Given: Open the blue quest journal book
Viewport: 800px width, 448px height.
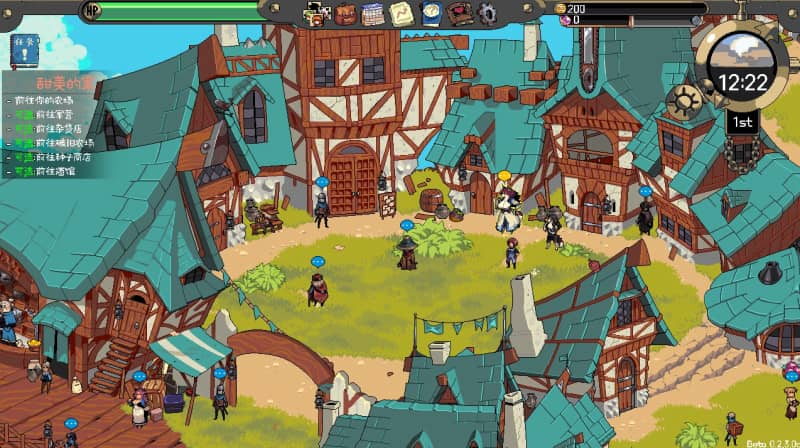Looking at the screenshot, I should (430, 13).
